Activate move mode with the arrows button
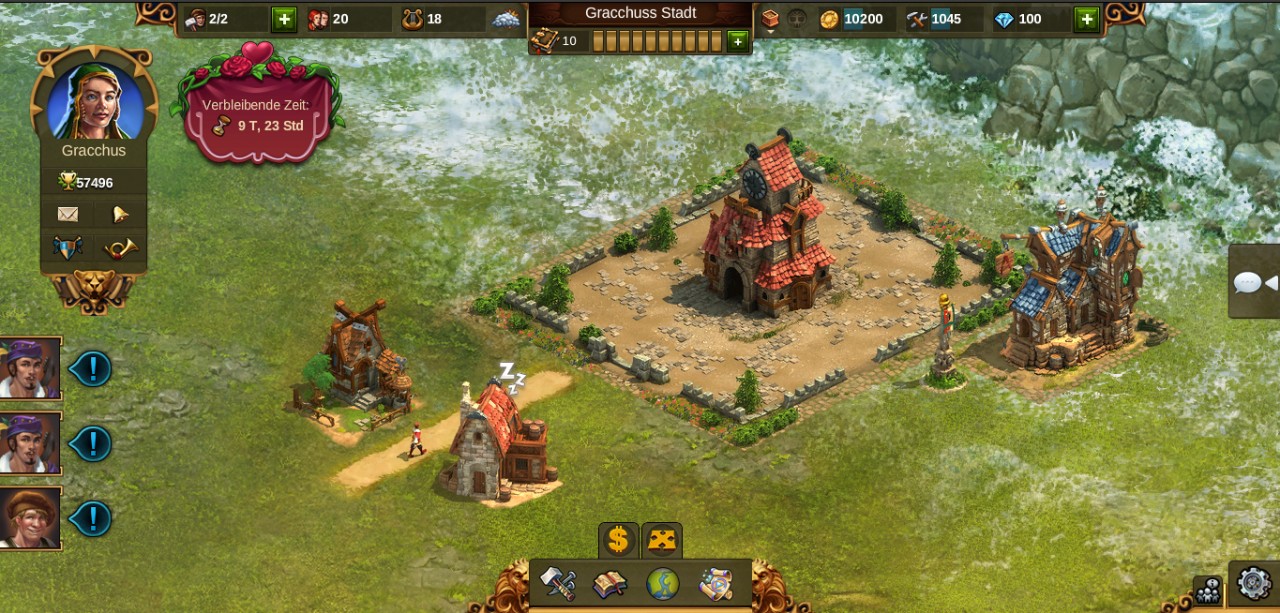 tap(662, 541)
